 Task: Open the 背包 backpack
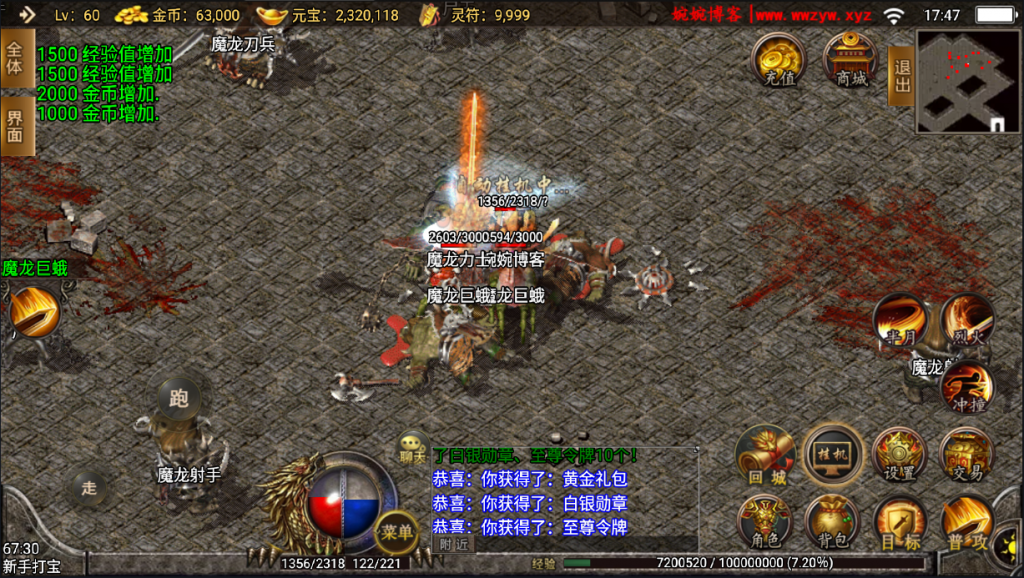click(833, 523)
